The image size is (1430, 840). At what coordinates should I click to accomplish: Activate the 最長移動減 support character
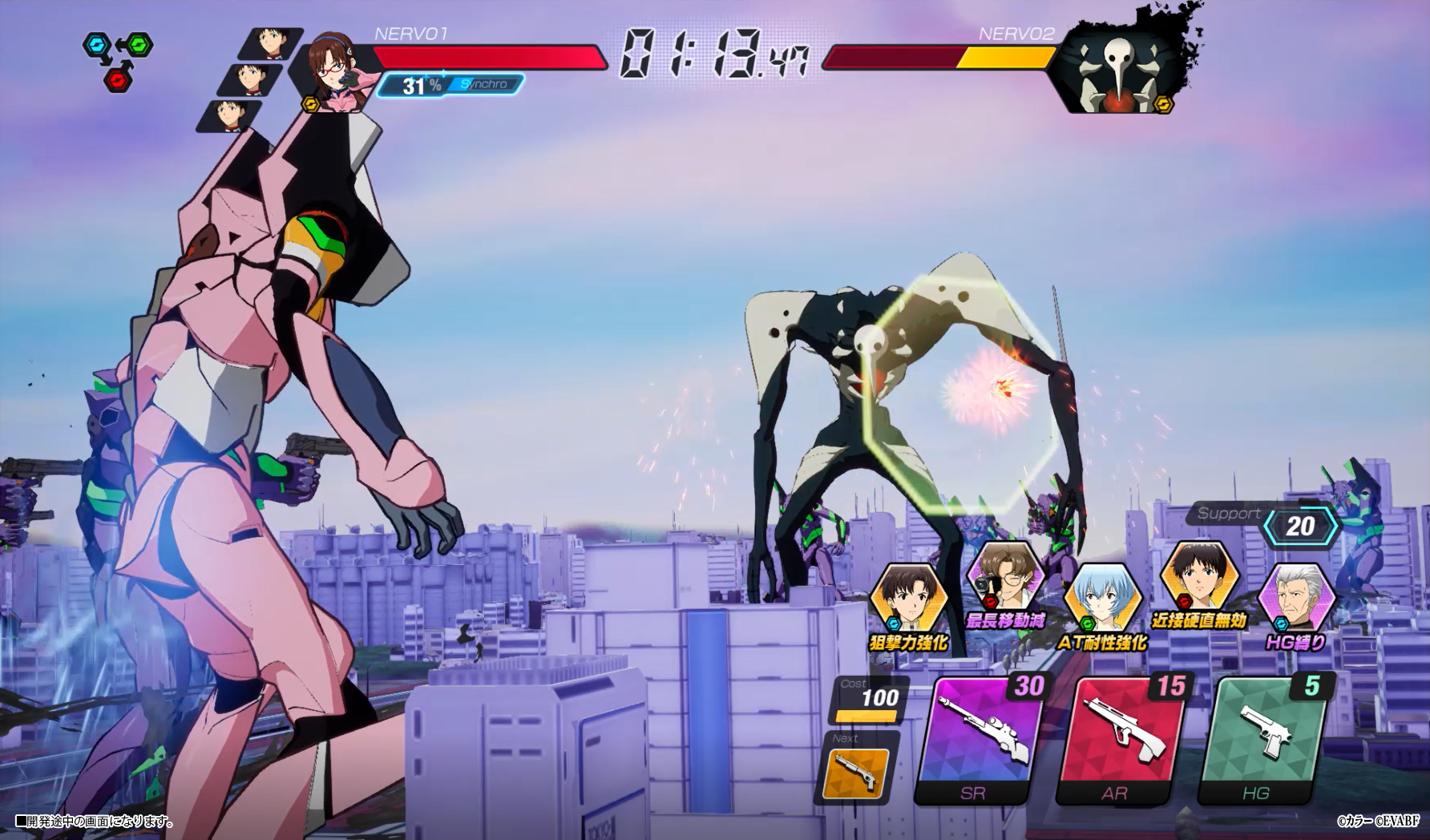click(x=1004, y=579)
